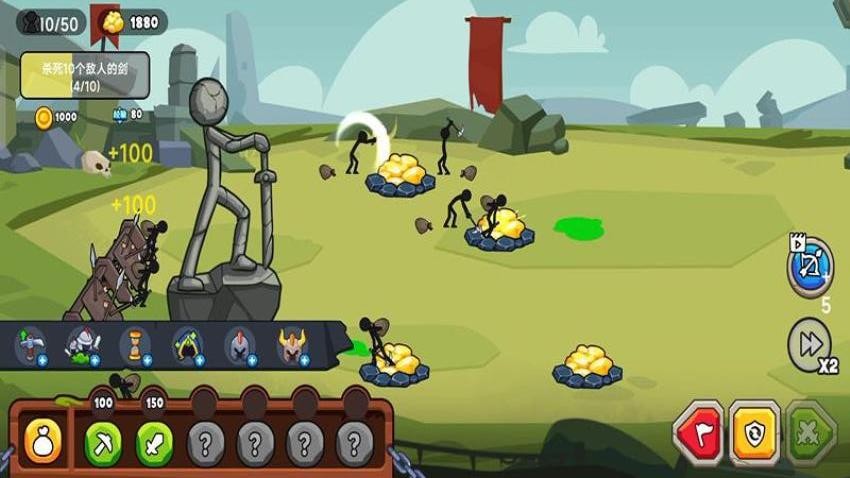Upgrade the red-crested spartan helmet icon
This screenshot has width=850, height=478.
click(x=240, y=345)
